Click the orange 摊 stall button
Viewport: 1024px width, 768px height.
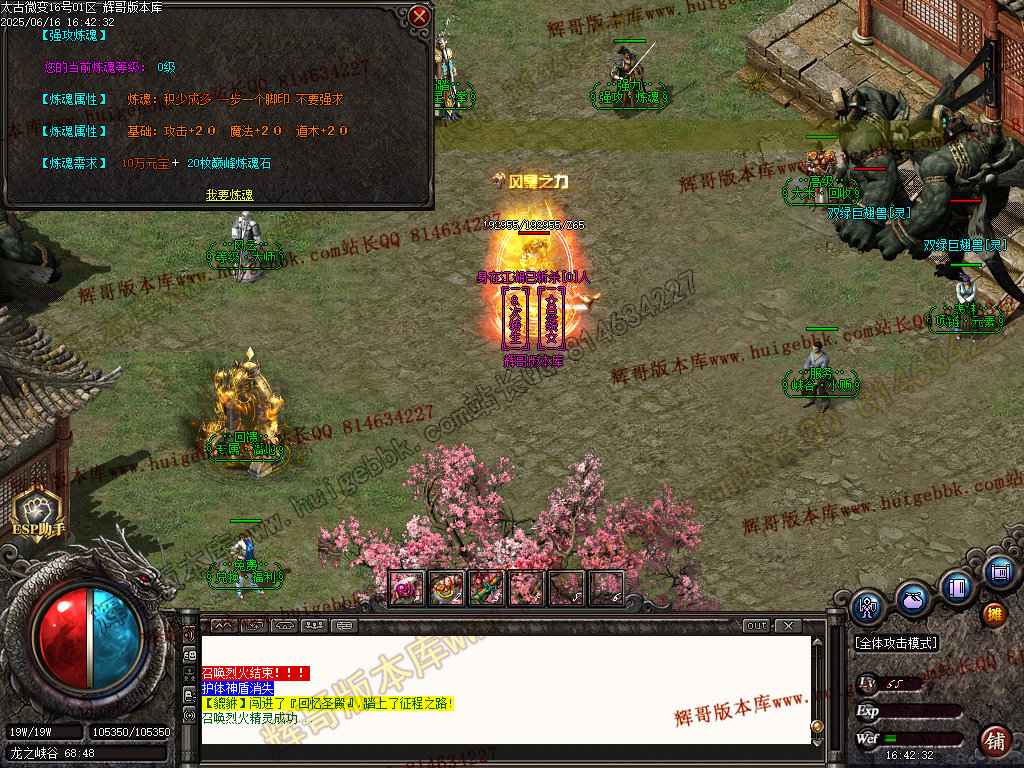click(994, 613)
